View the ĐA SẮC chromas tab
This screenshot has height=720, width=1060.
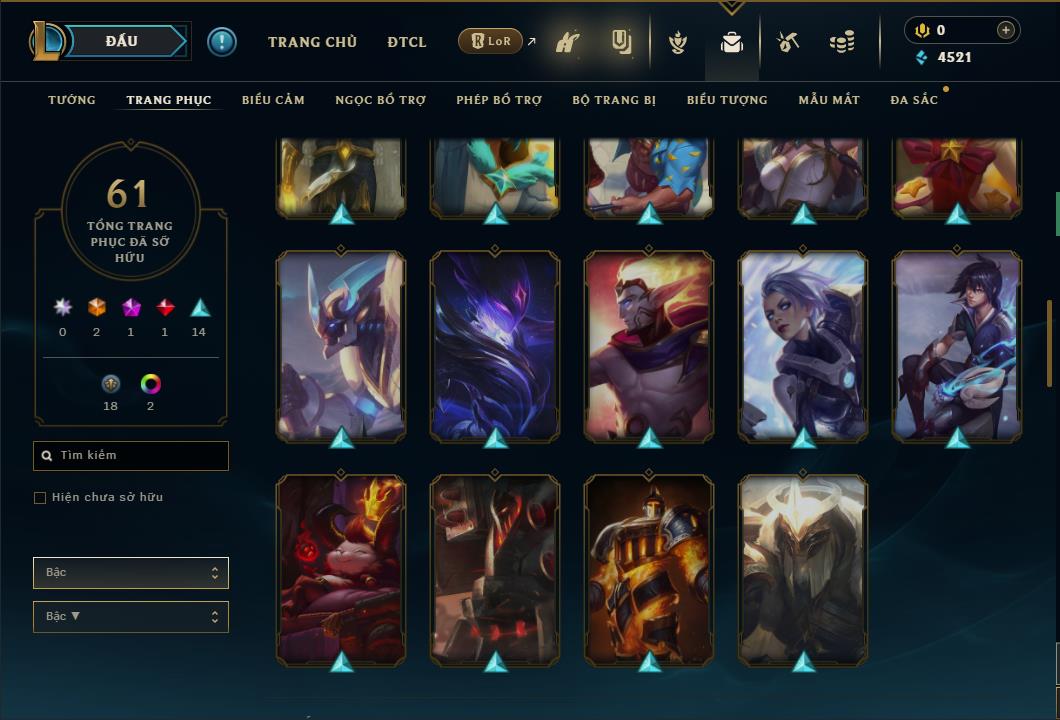[914, 100]
